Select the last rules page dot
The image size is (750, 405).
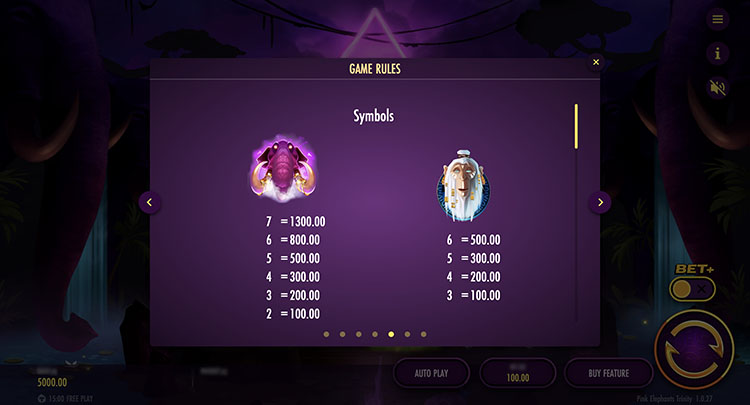coord(423,334)
